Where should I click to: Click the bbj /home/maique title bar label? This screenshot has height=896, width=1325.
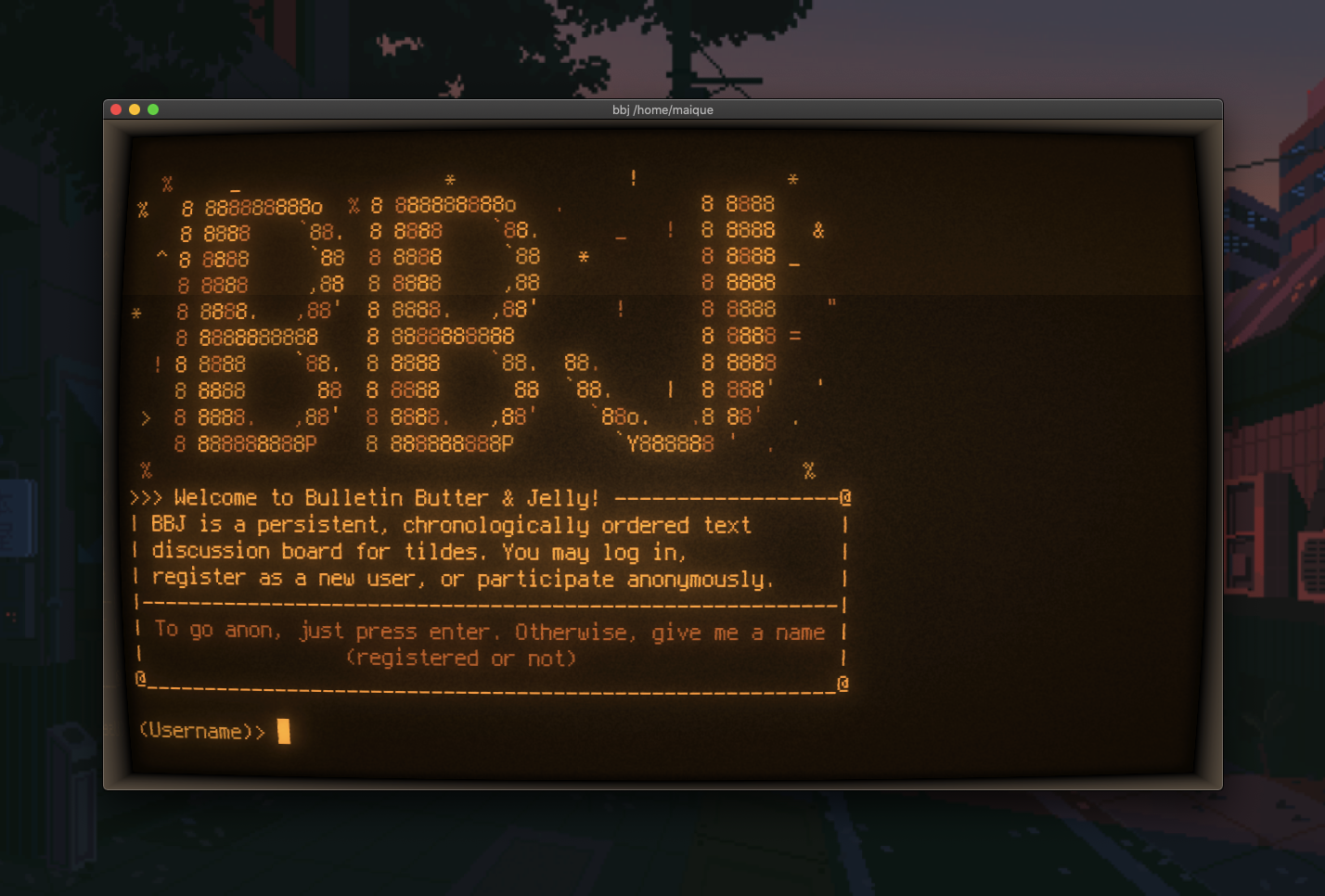662,109
